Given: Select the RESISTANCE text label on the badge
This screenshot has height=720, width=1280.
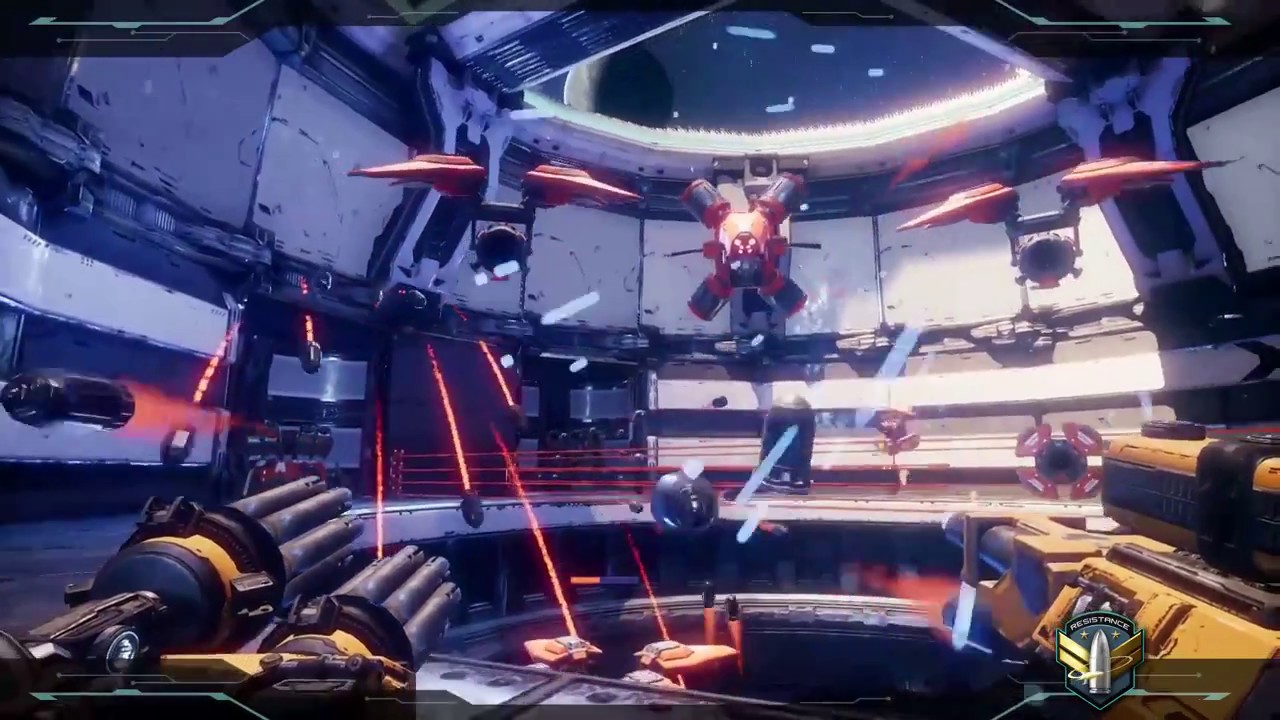Looking at the screenshot, I should [1099, 622].
